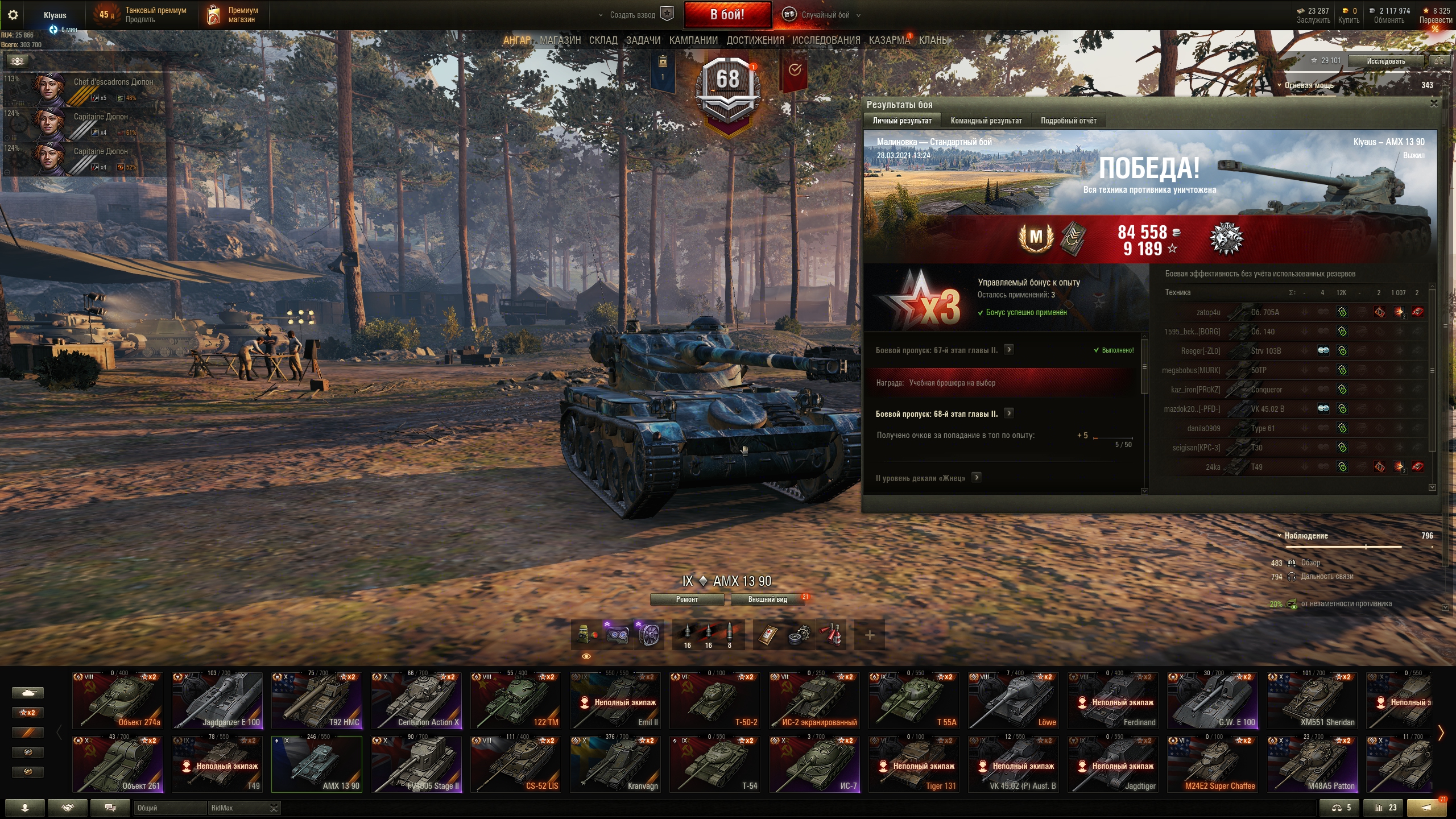The height and width of the screenshot is (819, 1456).
Task: Start battle with the В бой! button
Action: tap(727, 15)
